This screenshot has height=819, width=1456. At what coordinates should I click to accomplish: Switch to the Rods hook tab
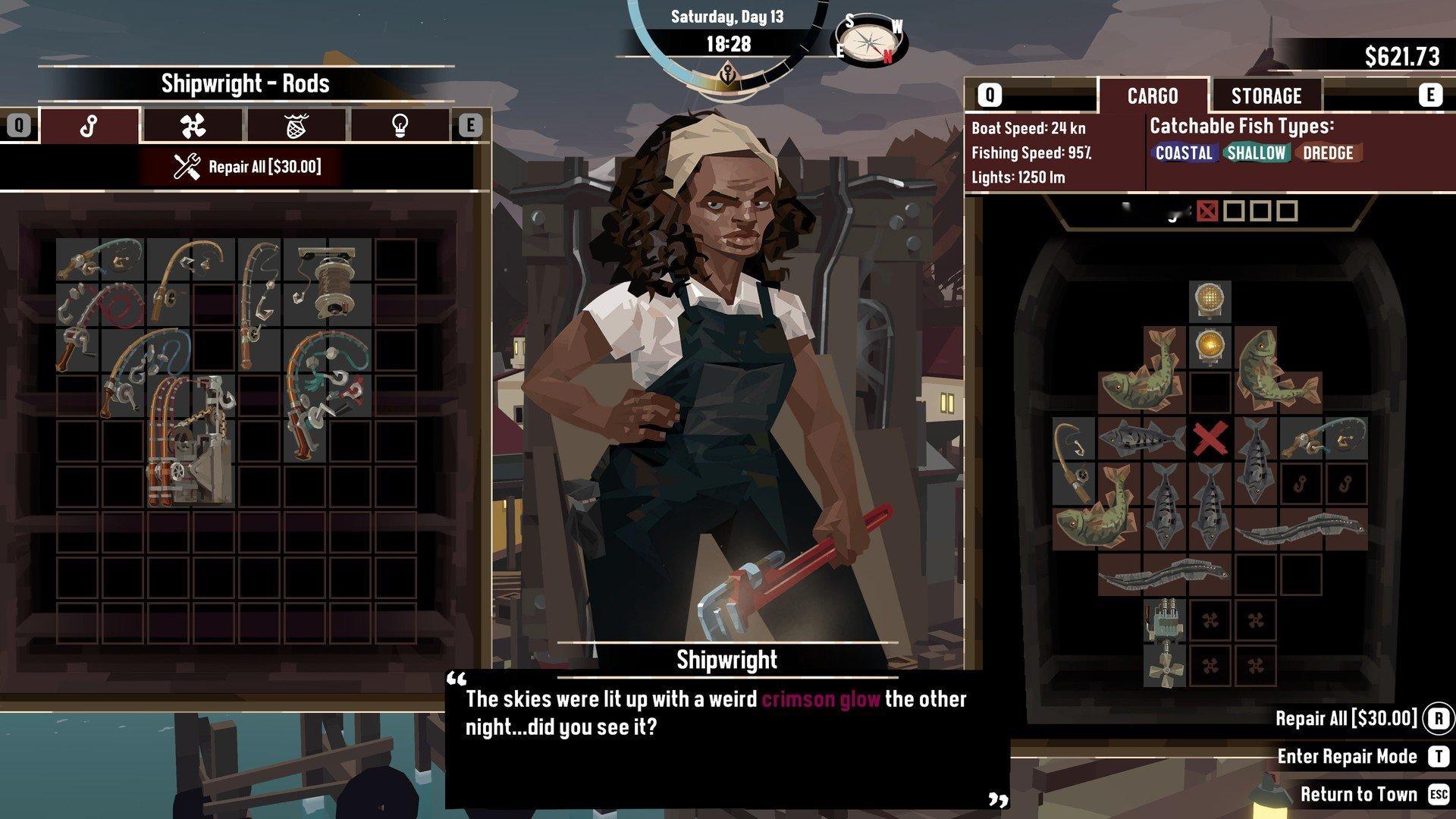(89, 125)
